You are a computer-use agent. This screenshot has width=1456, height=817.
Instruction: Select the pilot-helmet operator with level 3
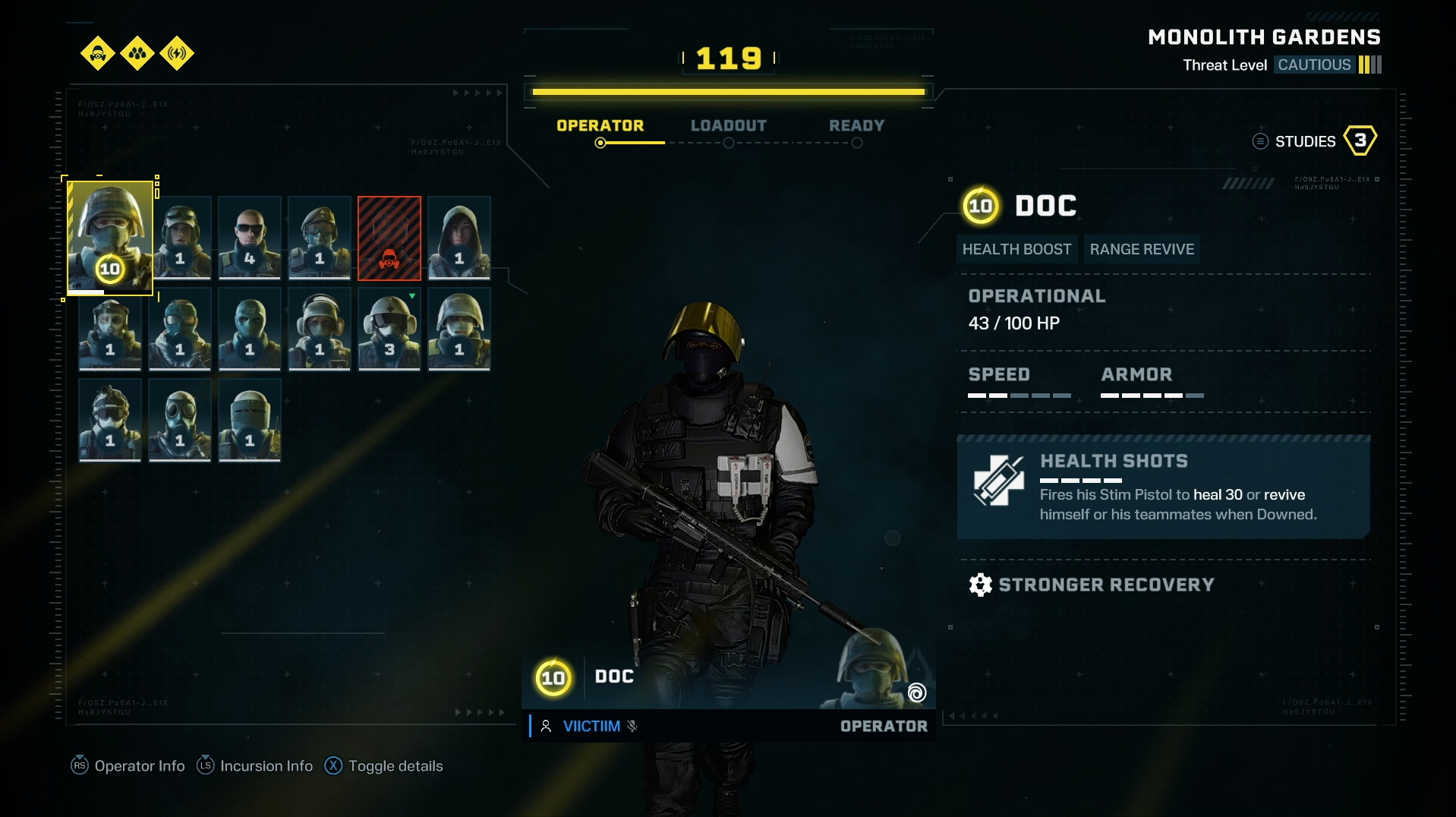tap(389, 329)
